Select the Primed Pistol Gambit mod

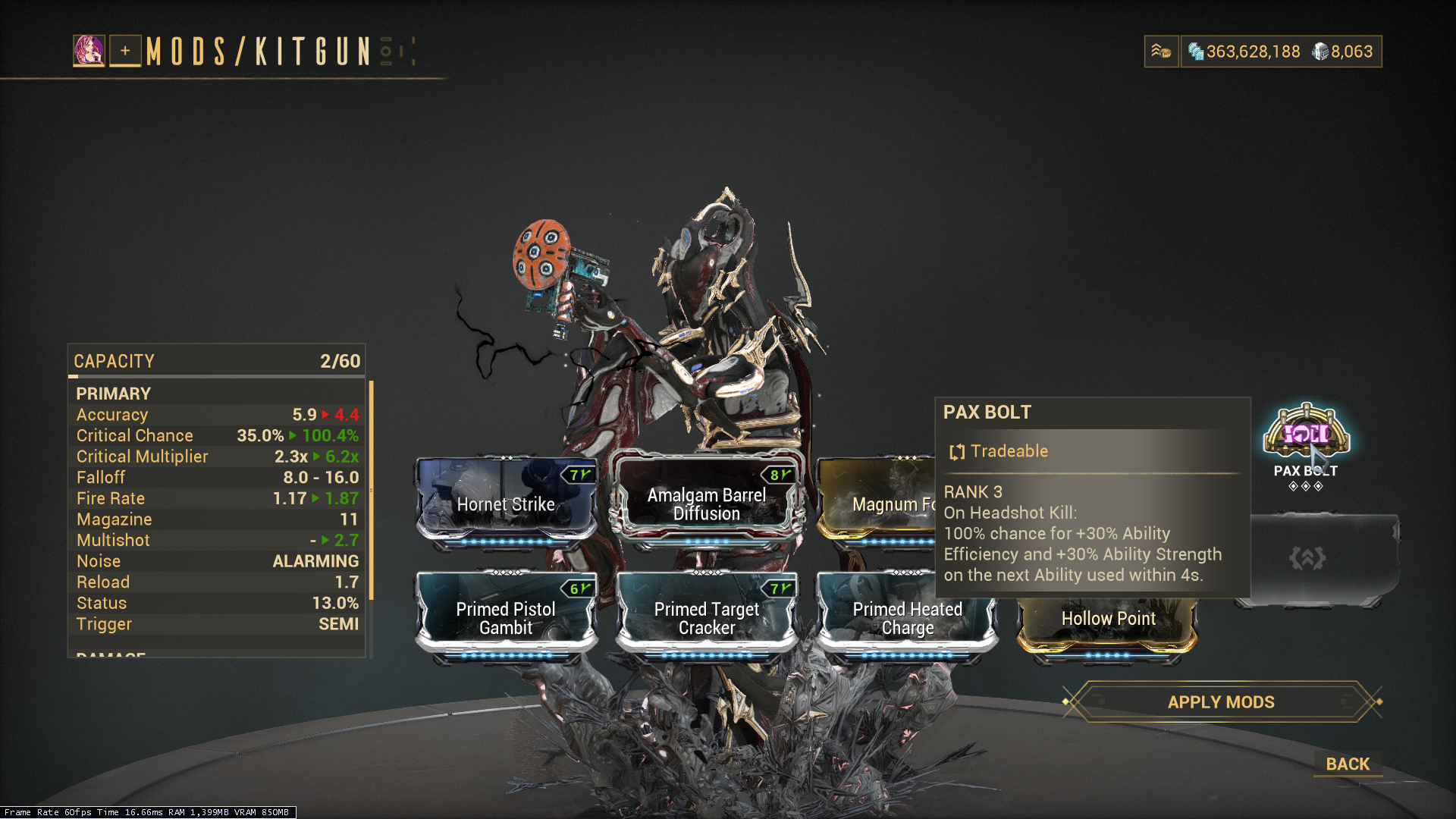(x=506, y=618)
